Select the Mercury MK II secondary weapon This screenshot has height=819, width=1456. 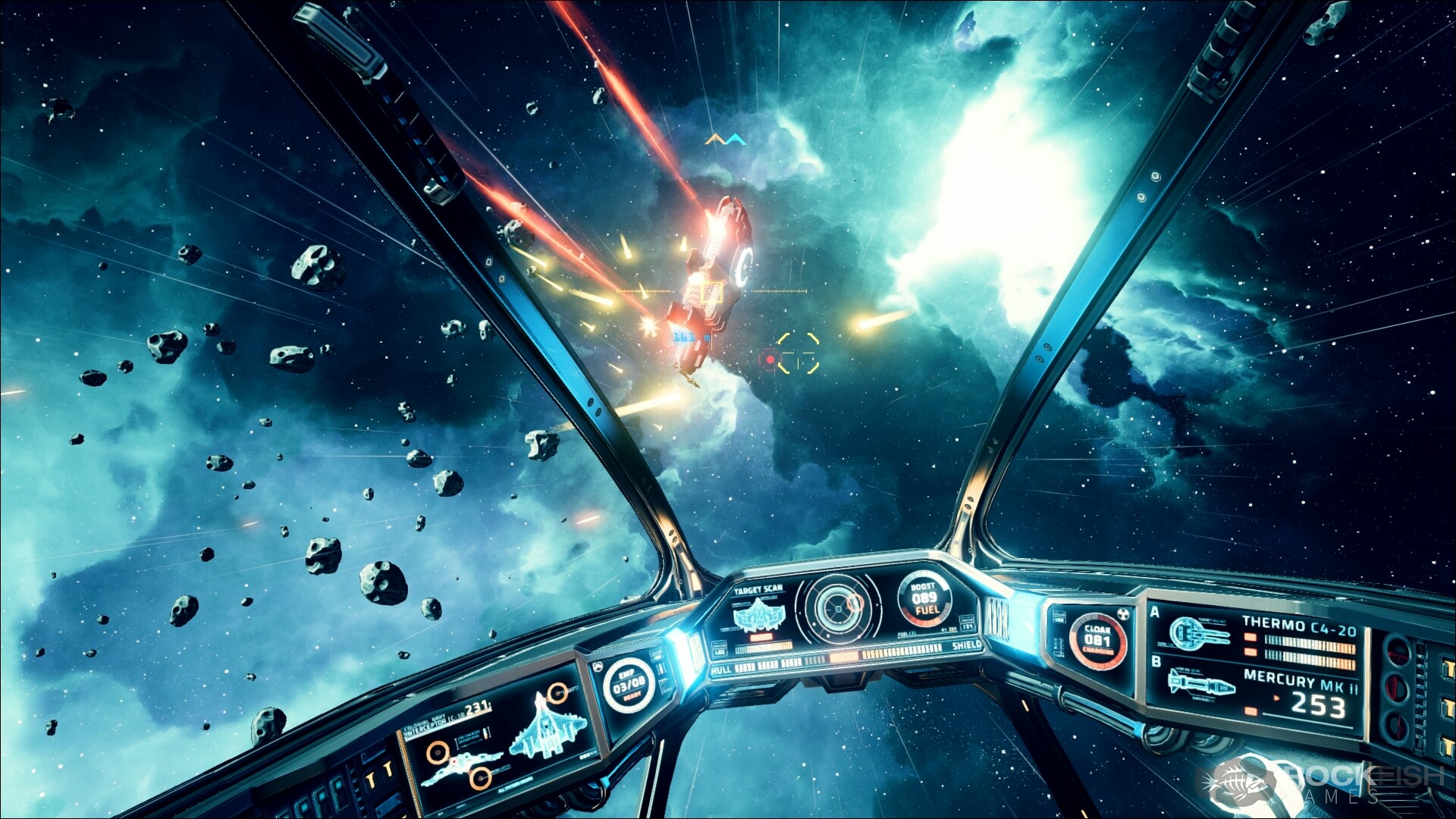click(1259, 692)
